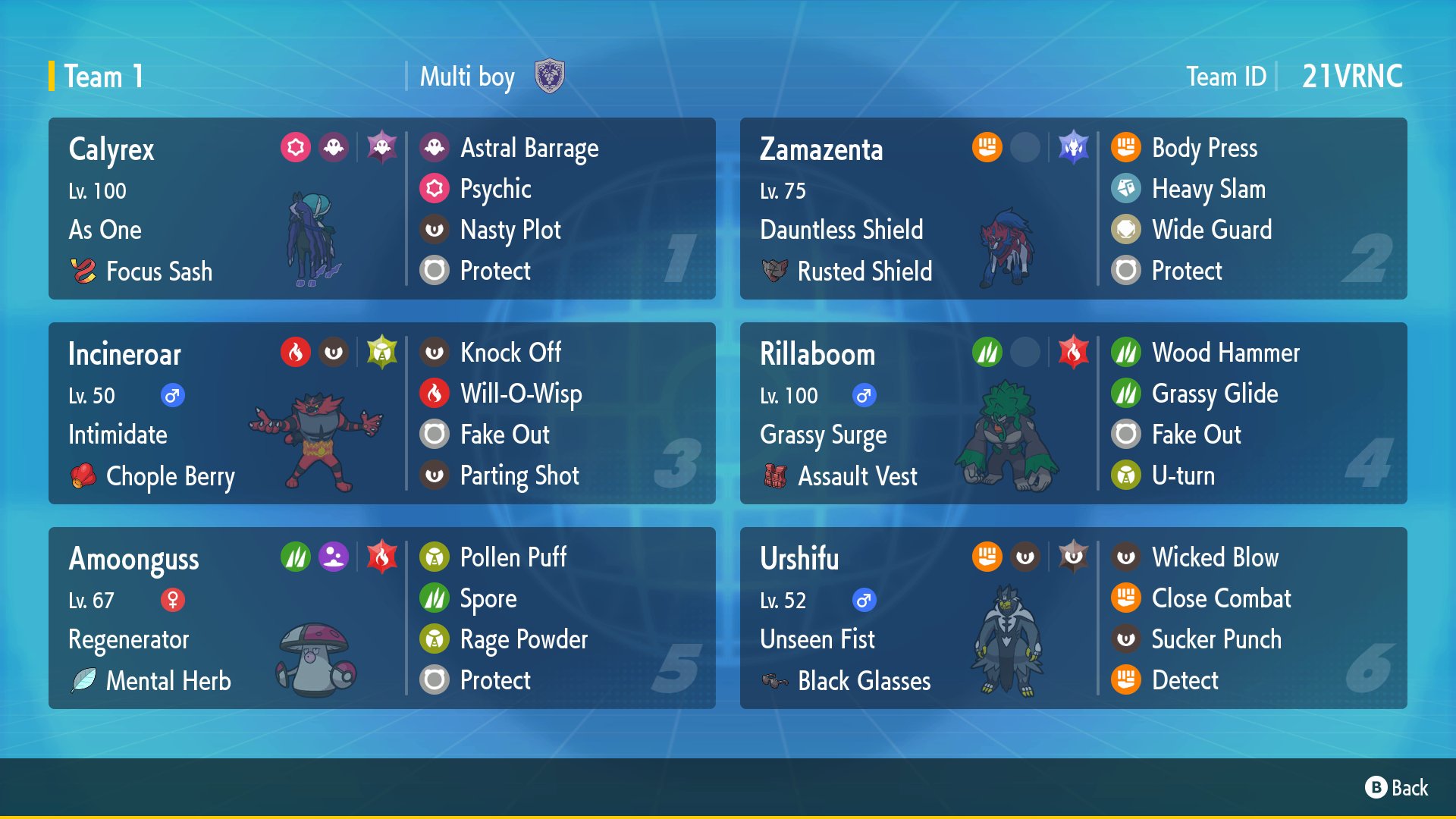The image size is (1456, 819).
Task: Choose the Zamazenta team card
Action: point(1073,209)
